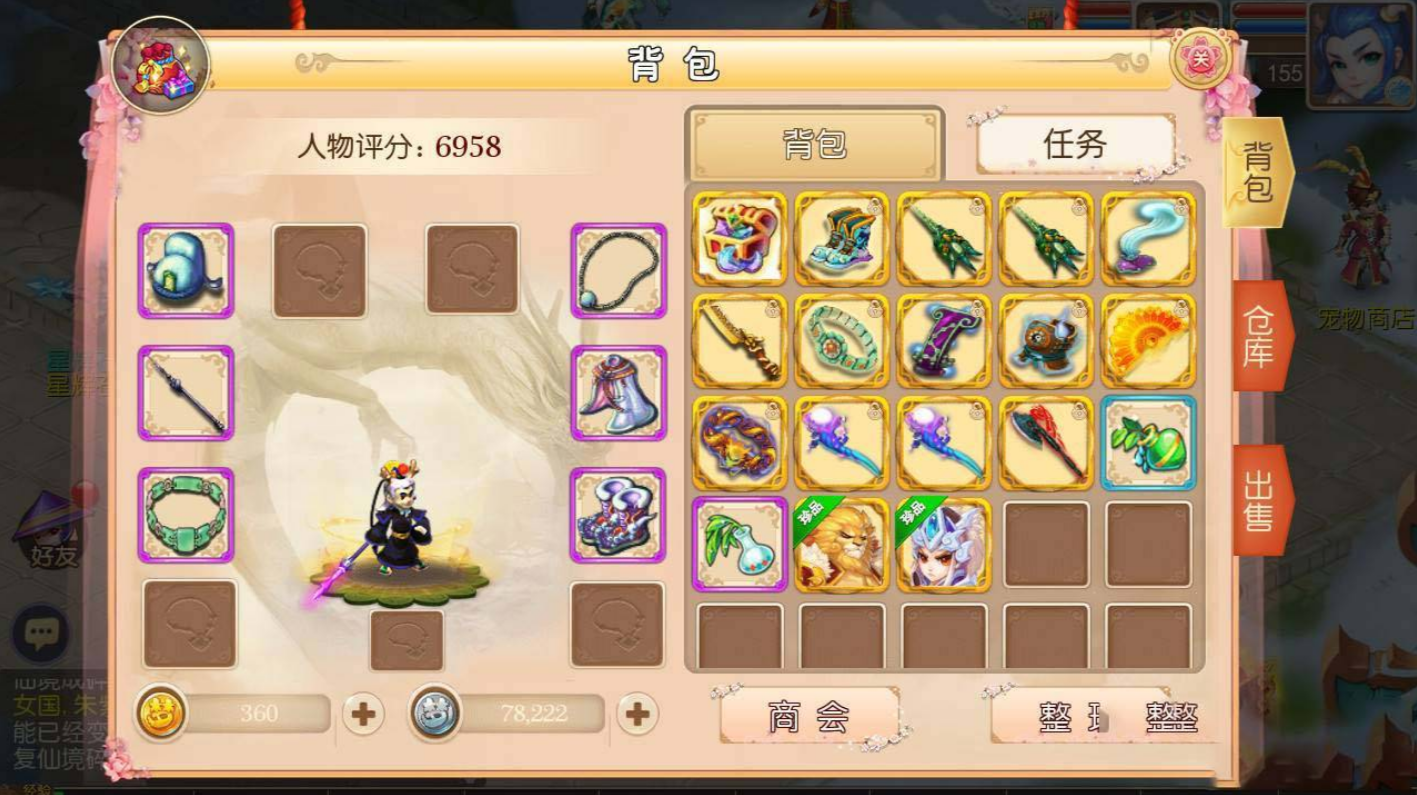This screenshot has height=795, width=1417.
Task: Select the golden fan item
Action: click(x=1148, y=343)
